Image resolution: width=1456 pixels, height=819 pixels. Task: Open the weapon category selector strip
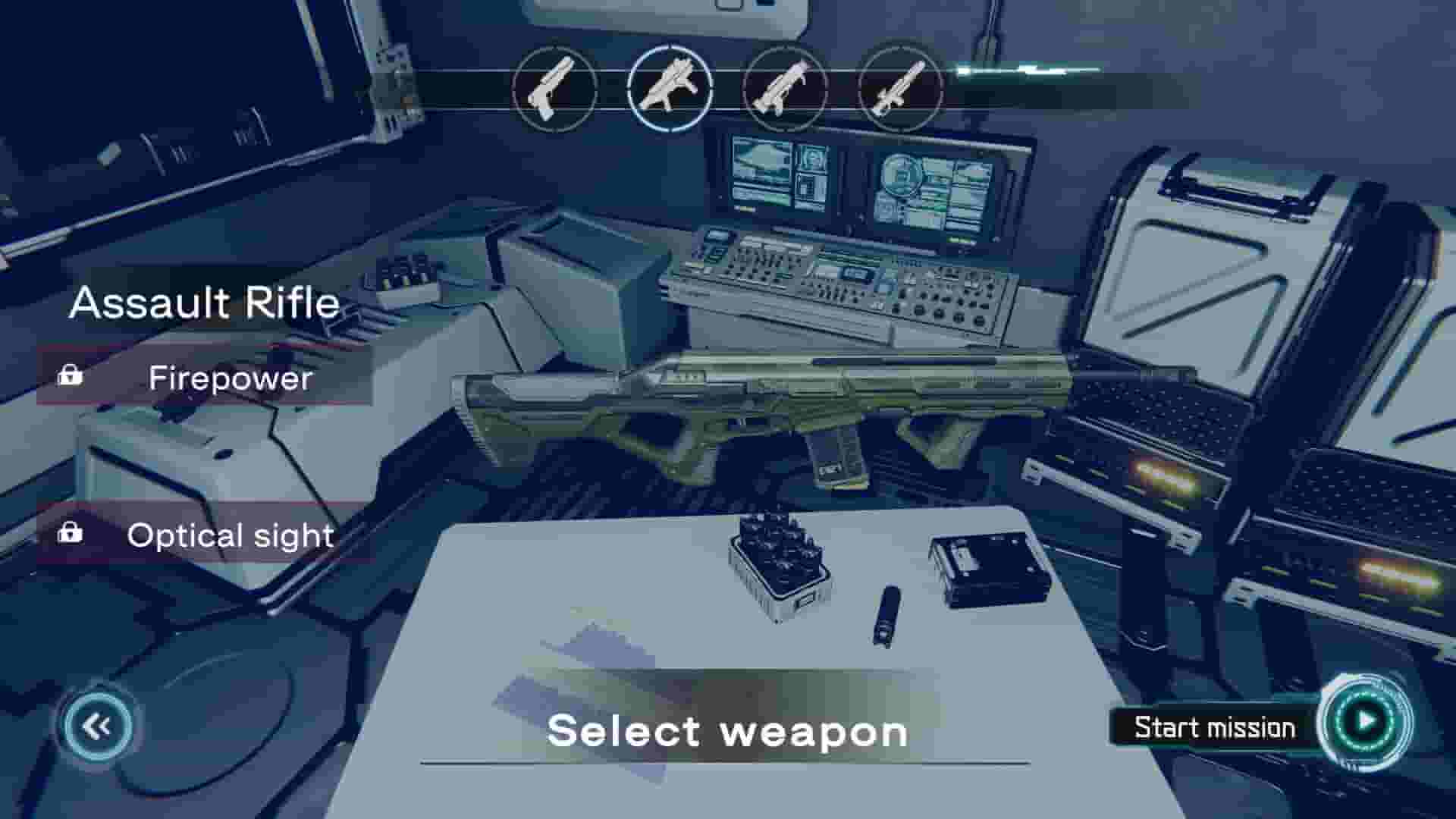pos(728,89)
